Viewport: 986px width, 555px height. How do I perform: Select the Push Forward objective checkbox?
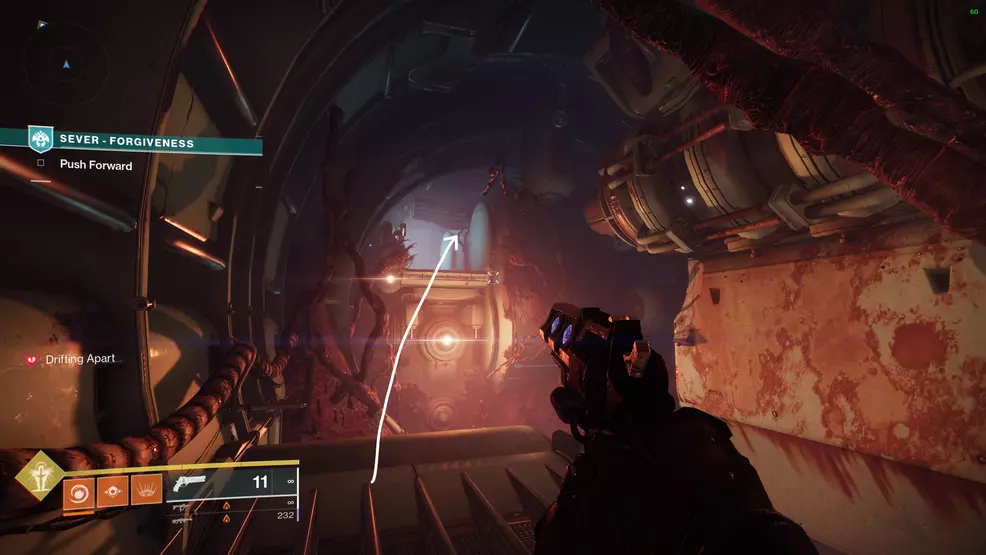[41, 165]
